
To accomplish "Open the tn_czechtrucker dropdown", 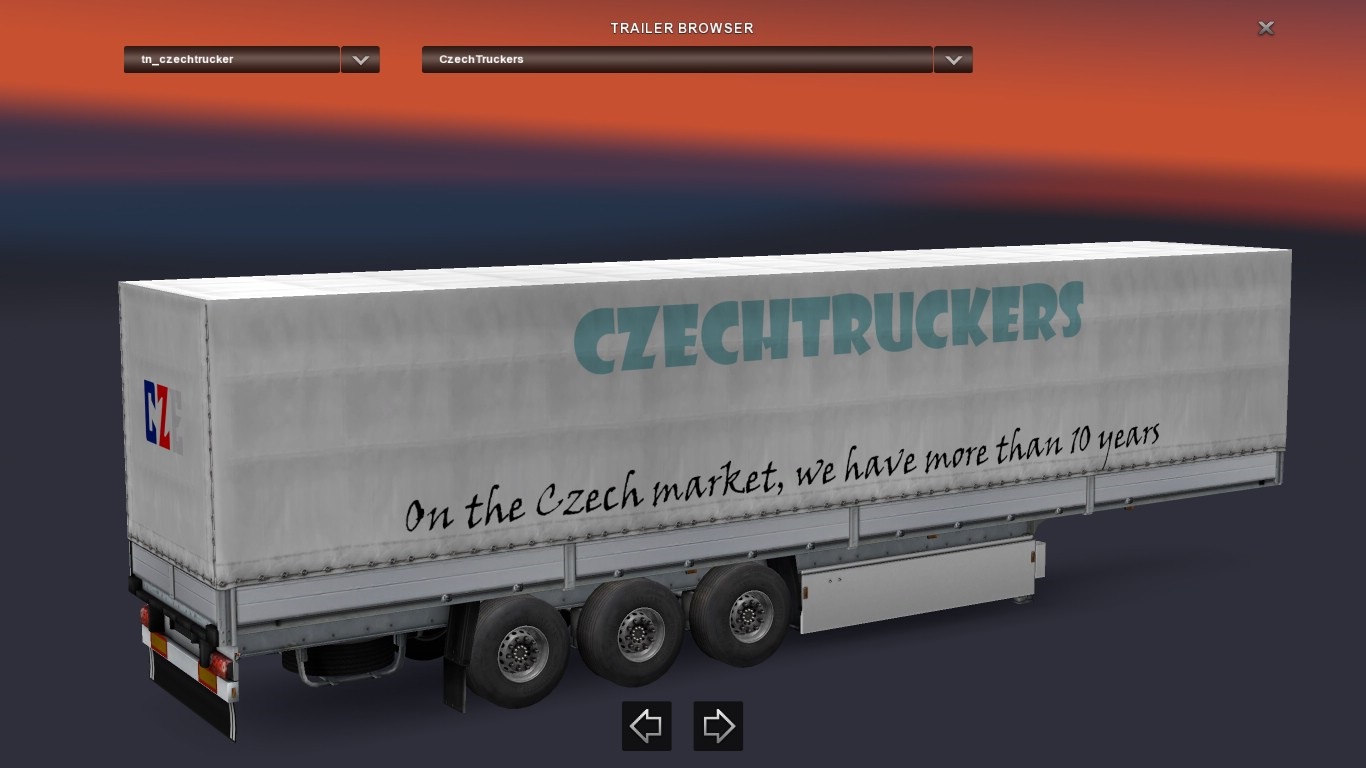I will point(360,60).
